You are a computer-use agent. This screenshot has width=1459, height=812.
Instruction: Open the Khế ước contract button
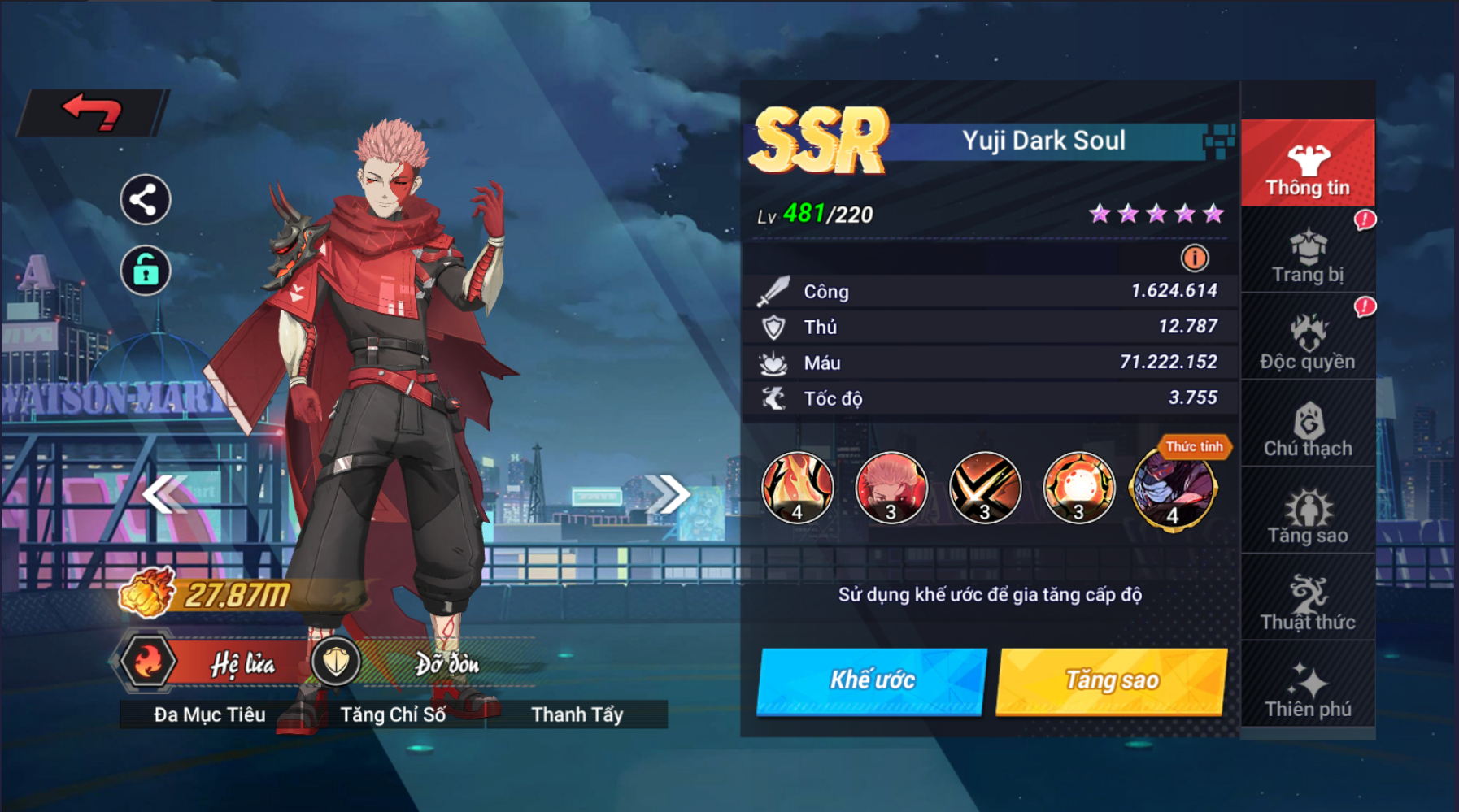[x=871, y=680]
